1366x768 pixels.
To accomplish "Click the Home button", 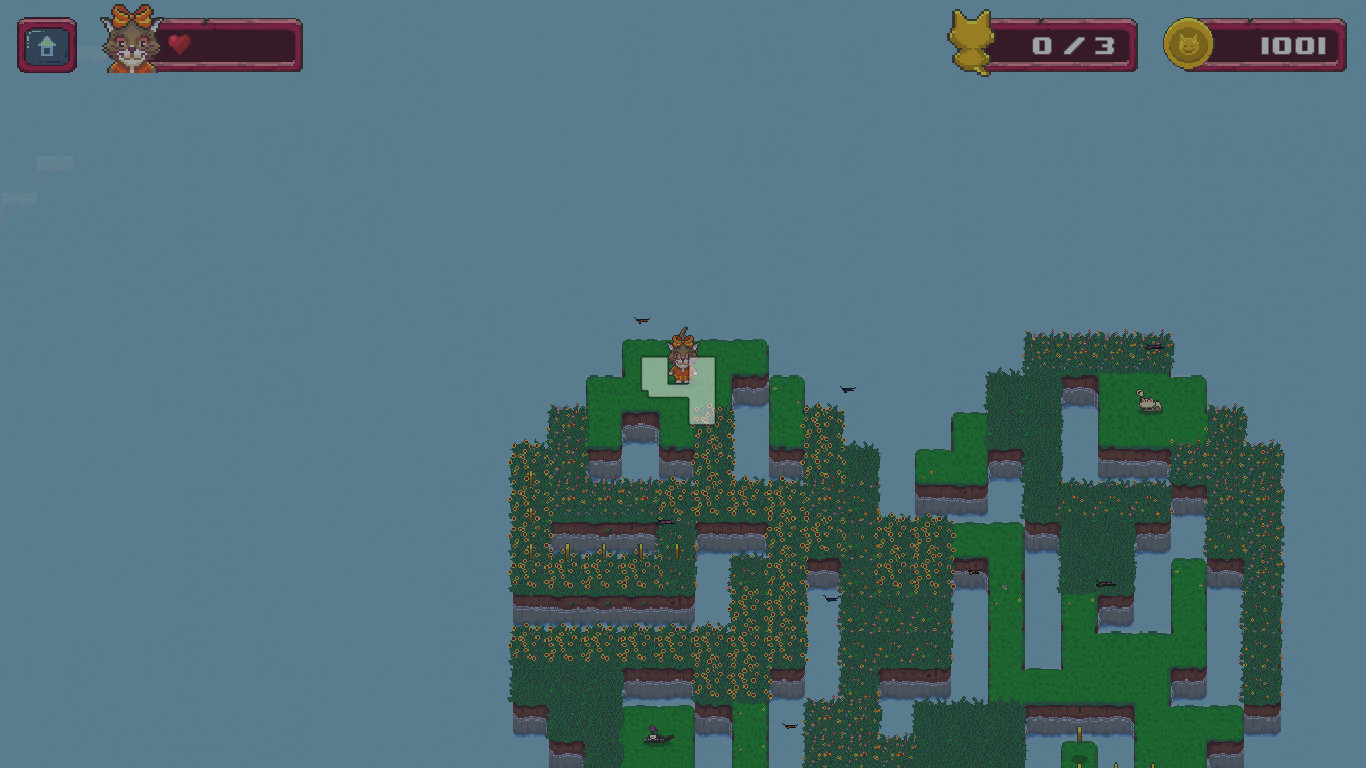I will tap(46, 45).
